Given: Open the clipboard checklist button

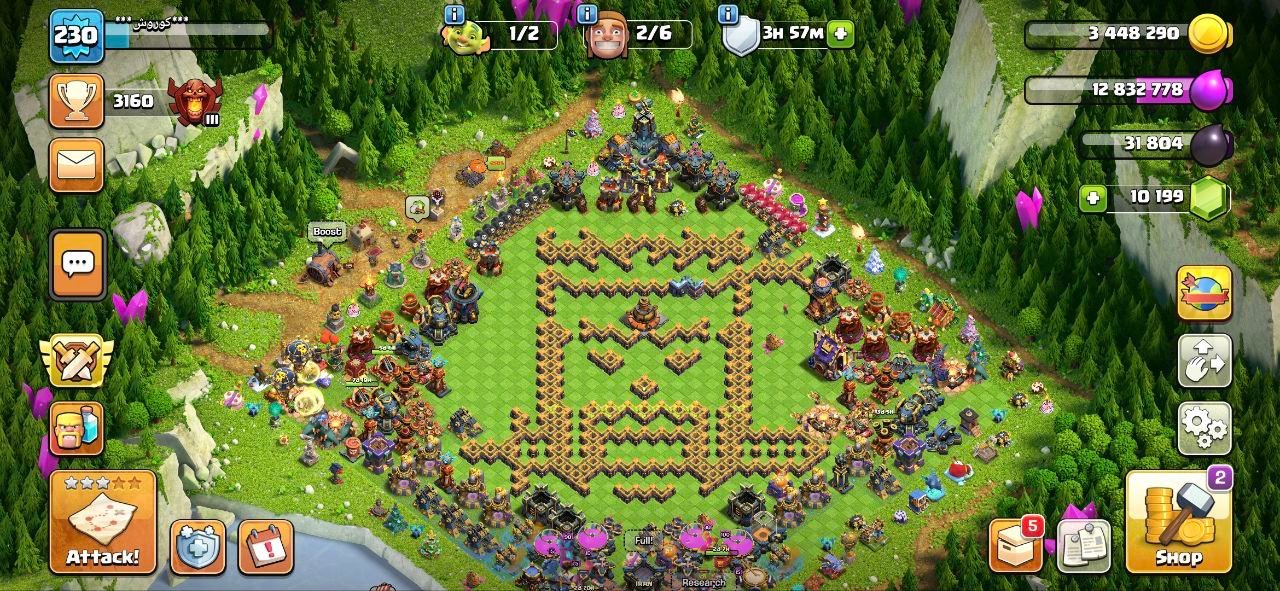Looking at the screenshot, I should coord(1084,546).
